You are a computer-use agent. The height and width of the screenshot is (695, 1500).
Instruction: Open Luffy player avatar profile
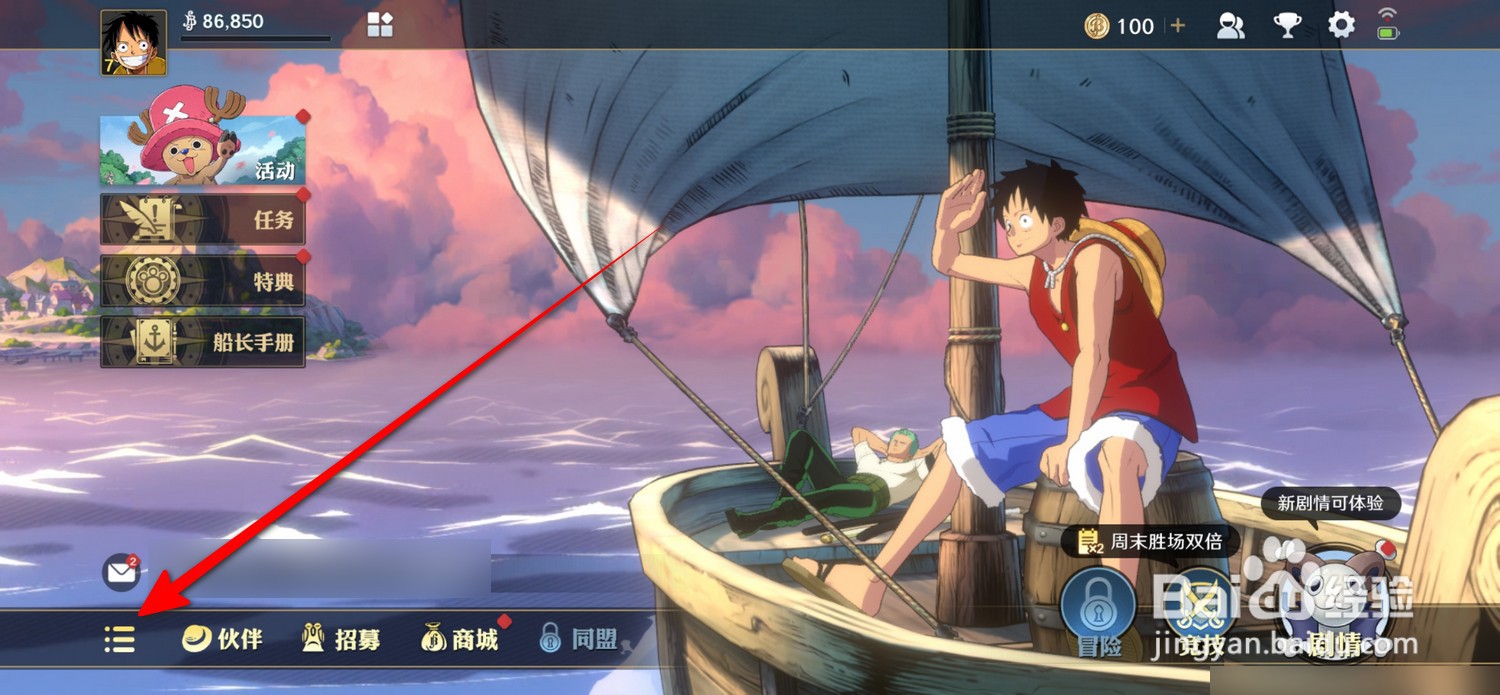pyautogui.click(x=134, y=43)
